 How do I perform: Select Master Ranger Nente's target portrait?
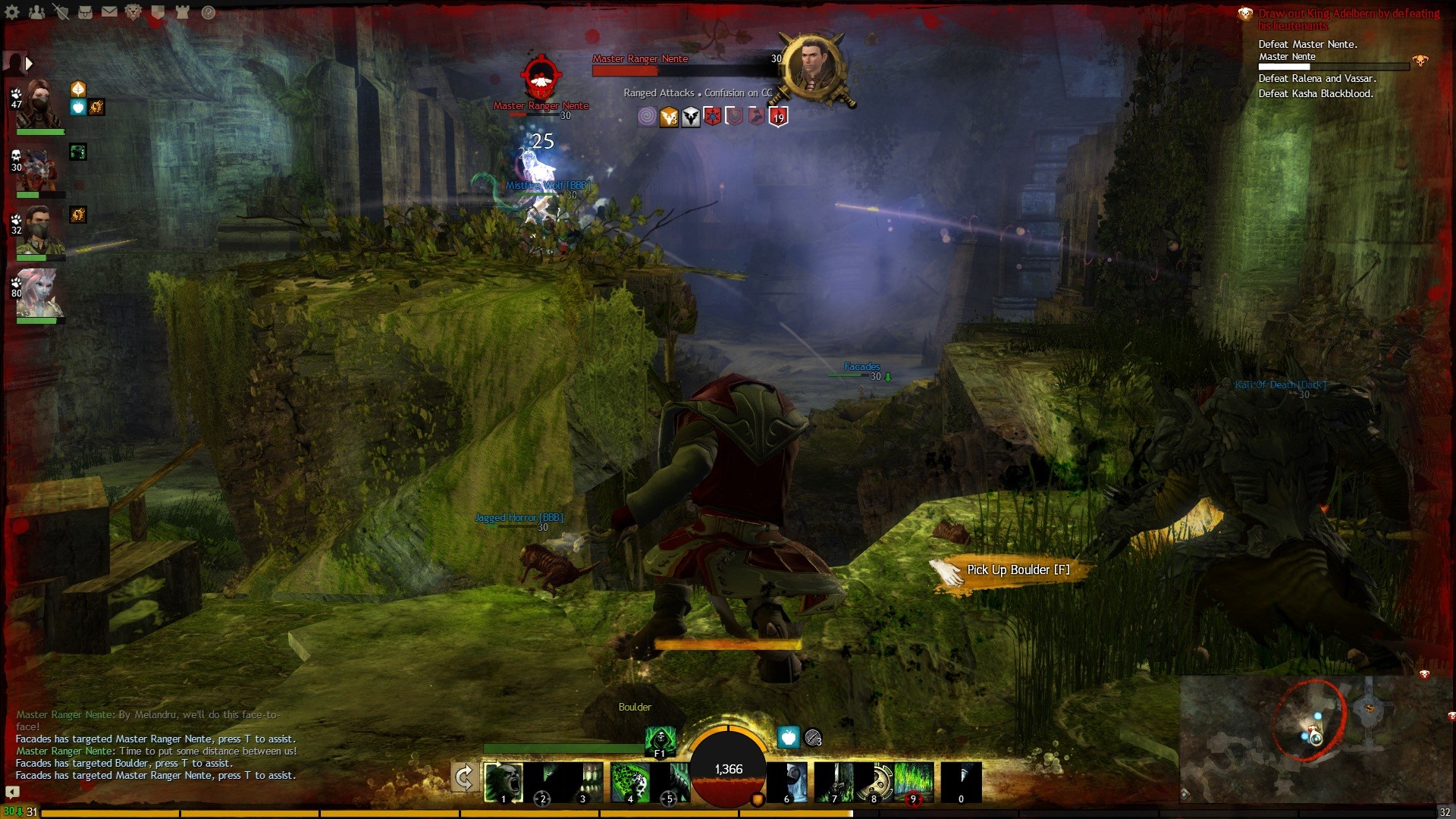[812, 66]
